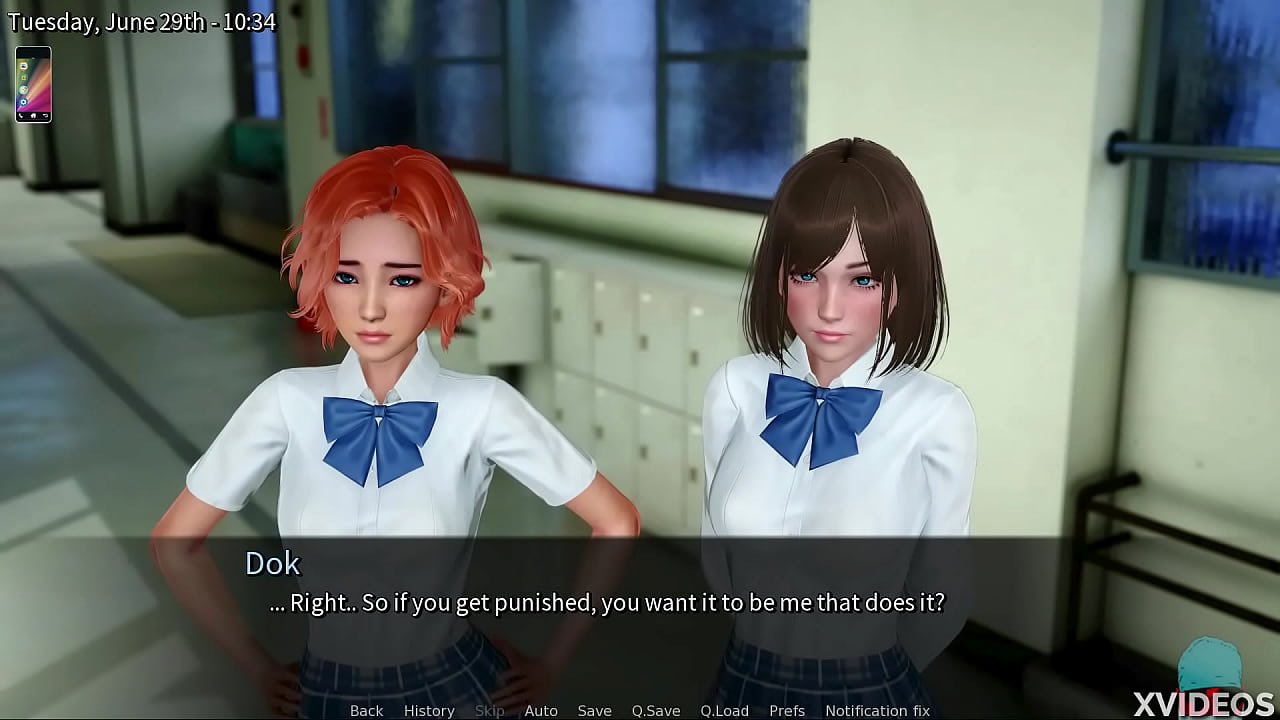Open the gallery app on the phone screen
Screen dimensions: 1280x720
coord(24,78)
